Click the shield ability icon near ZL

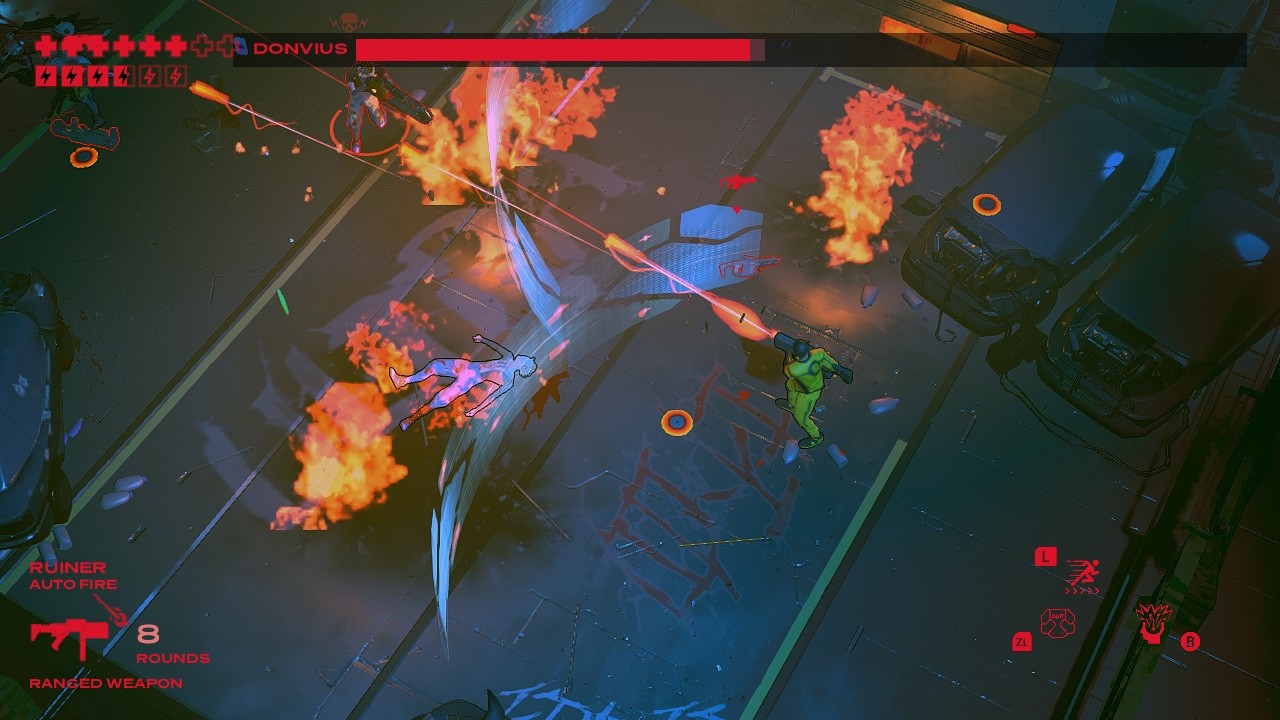[1058, 621]
